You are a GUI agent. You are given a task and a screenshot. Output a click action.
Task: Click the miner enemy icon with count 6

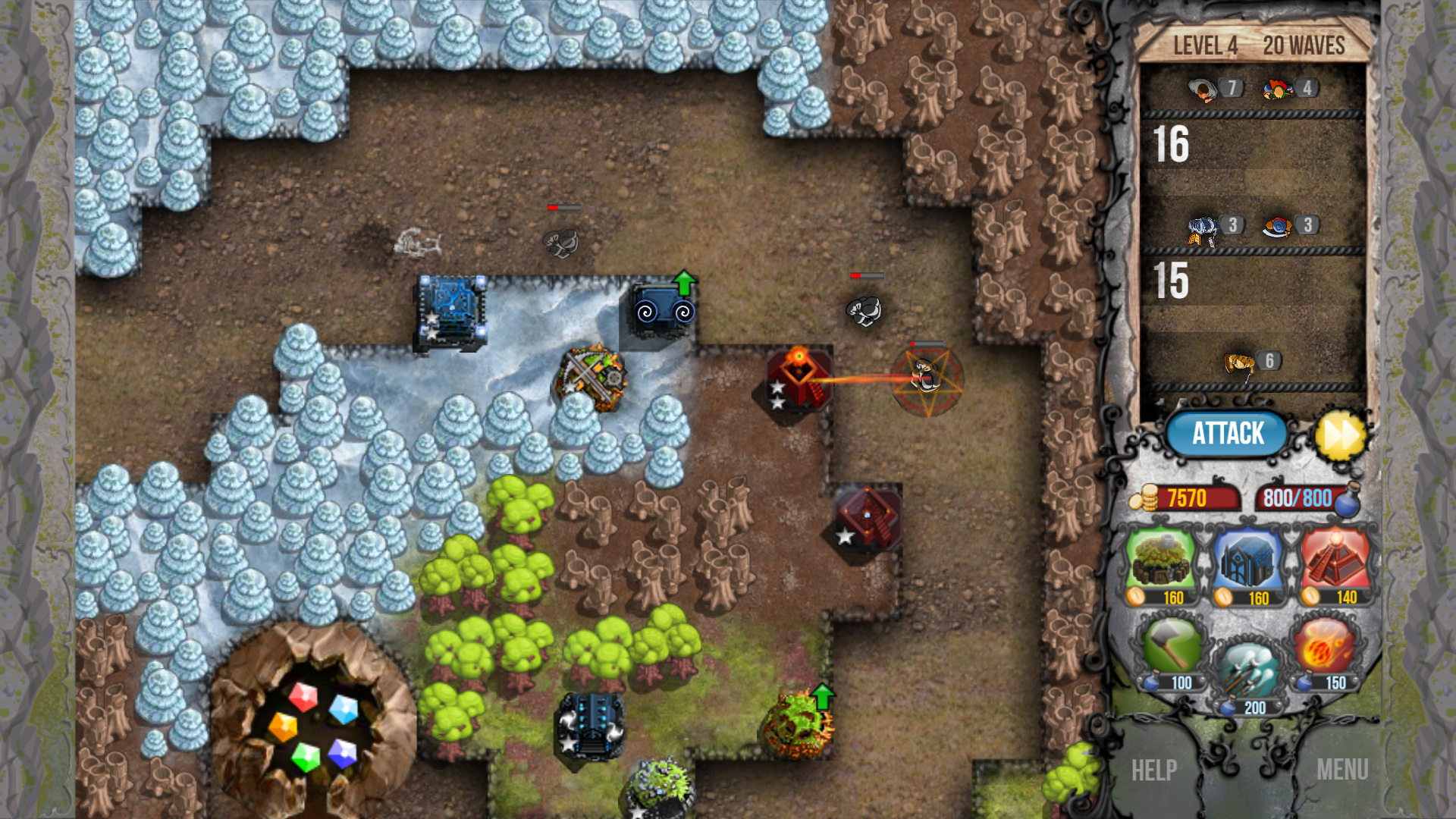coord(1240,362)
